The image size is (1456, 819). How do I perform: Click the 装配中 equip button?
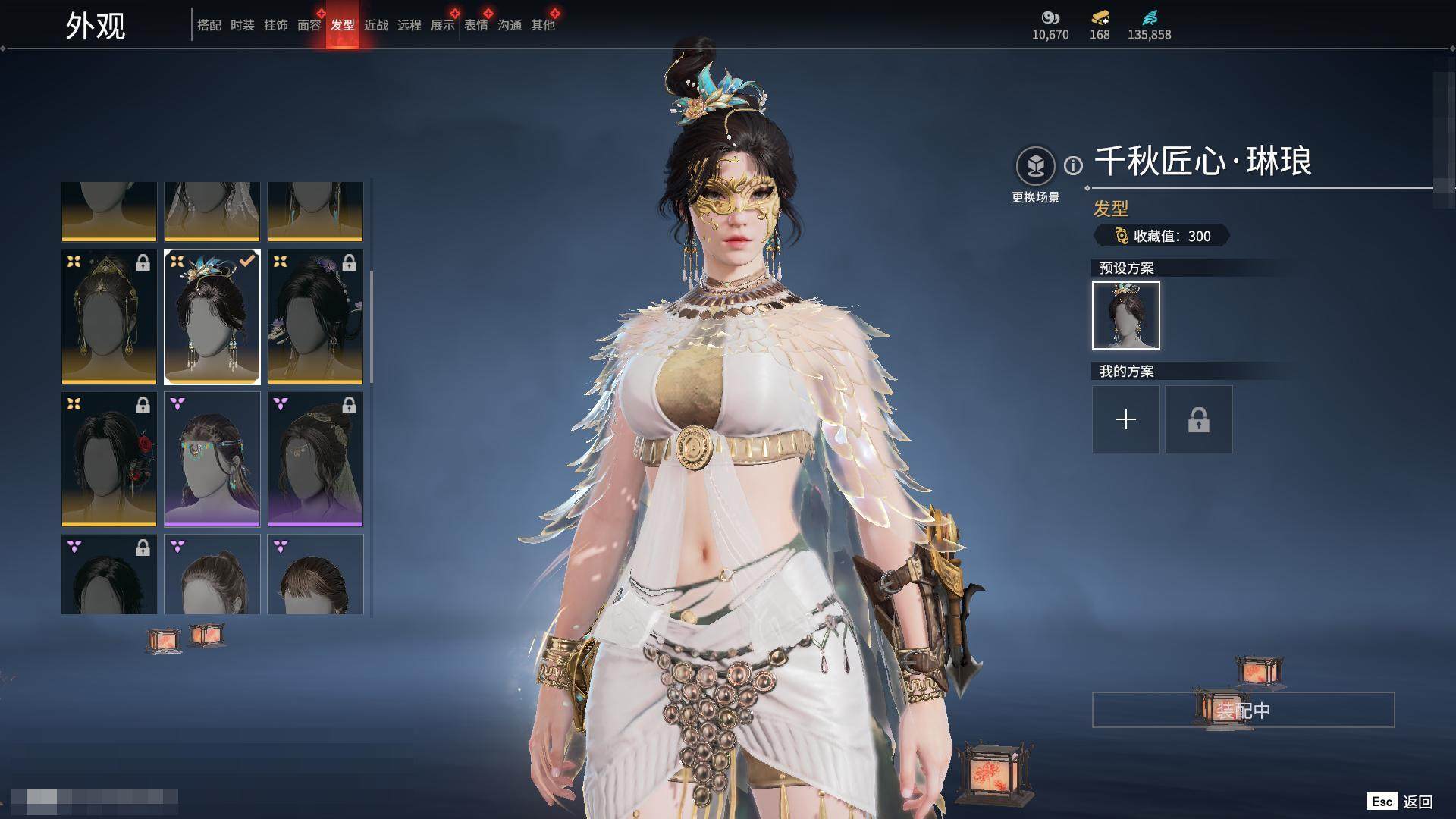1243,710
